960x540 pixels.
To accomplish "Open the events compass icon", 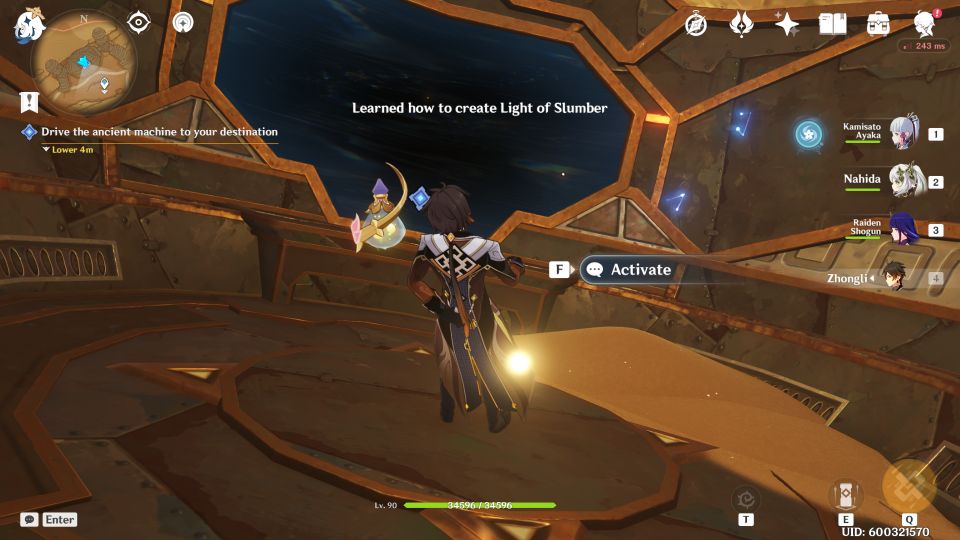I will click(696, 24).
